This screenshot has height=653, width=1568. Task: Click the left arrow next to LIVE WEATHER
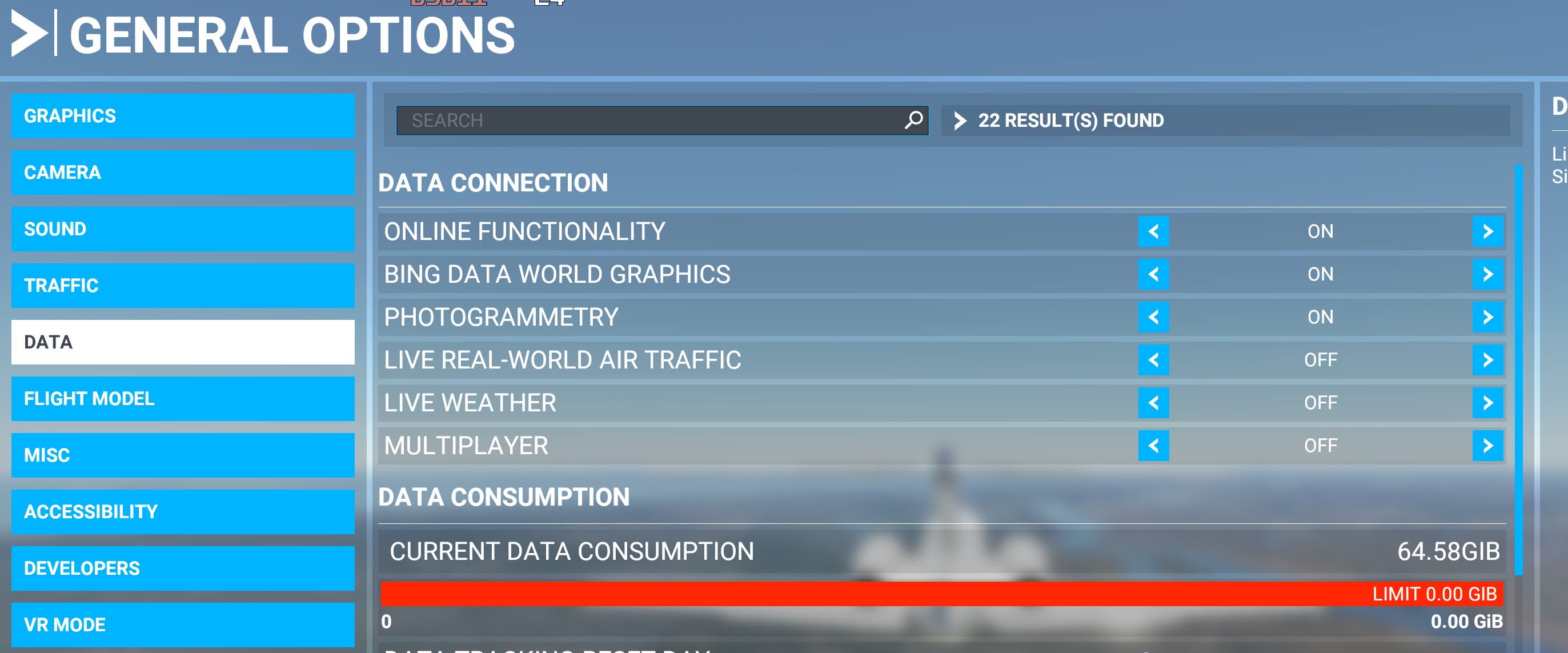coord(1153,402)
